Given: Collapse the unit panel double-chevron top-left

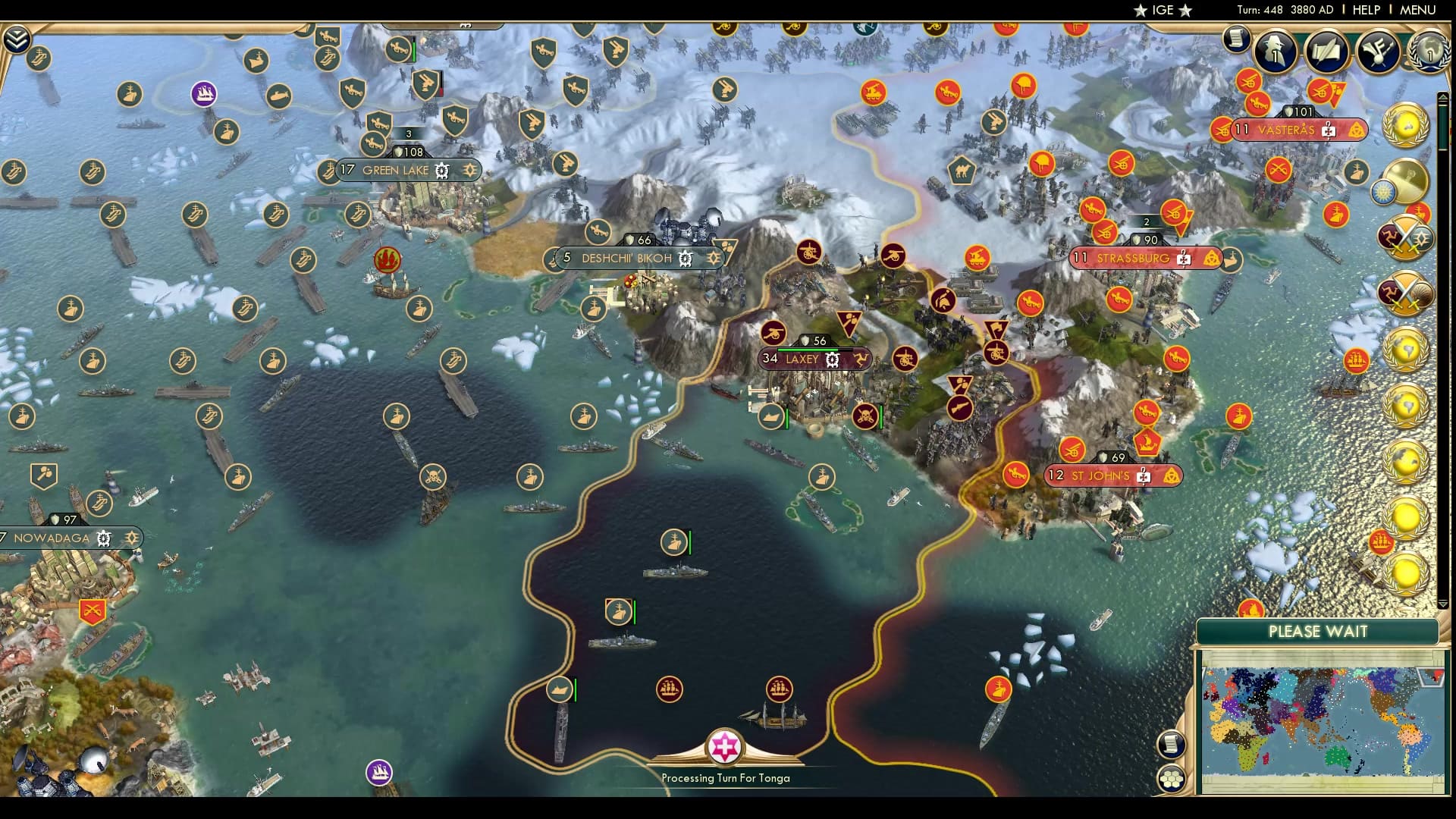Looking at the screenshot, I should (17, 36).
